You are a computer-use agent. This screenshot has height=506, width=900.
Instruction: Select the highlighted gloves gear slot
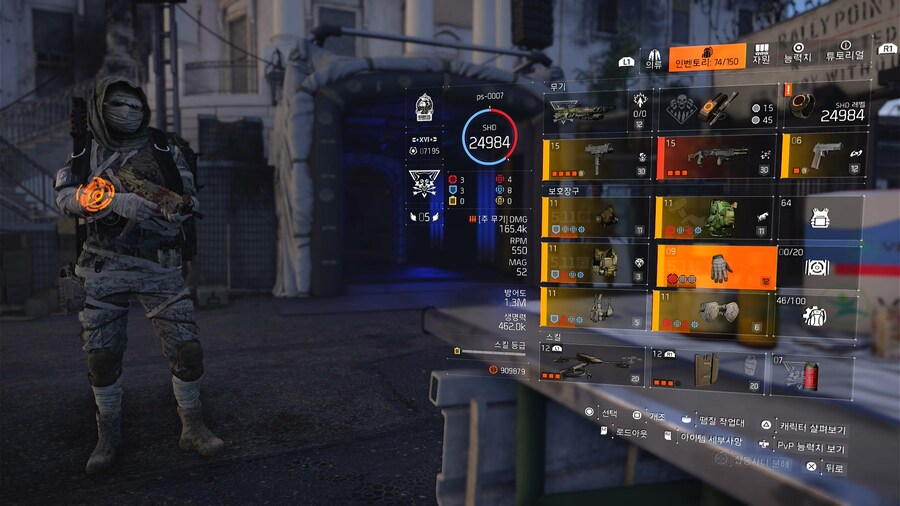click(x=716, y=266)
